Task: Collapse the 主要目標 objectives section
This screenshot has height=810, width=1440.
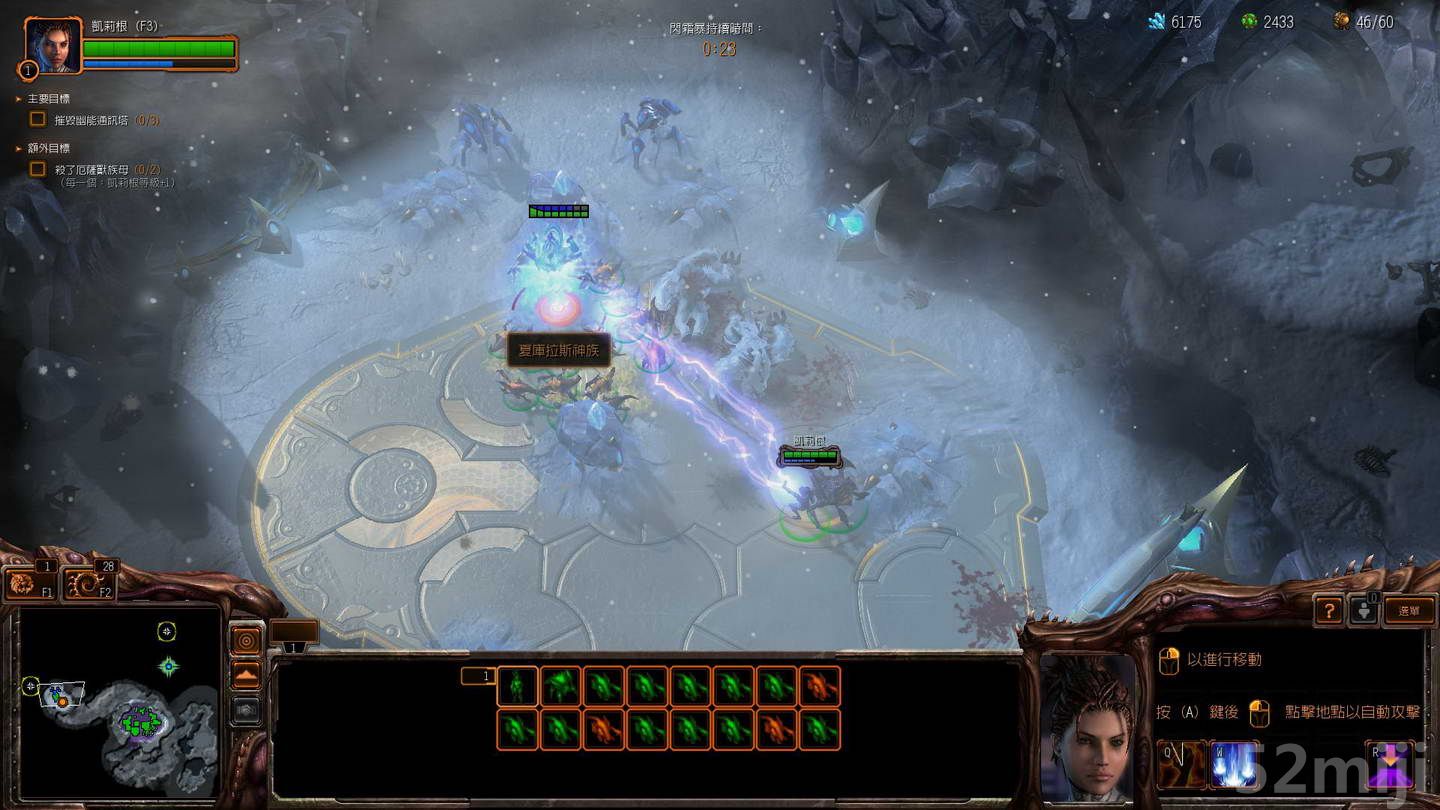Action: tap(16, 99)
